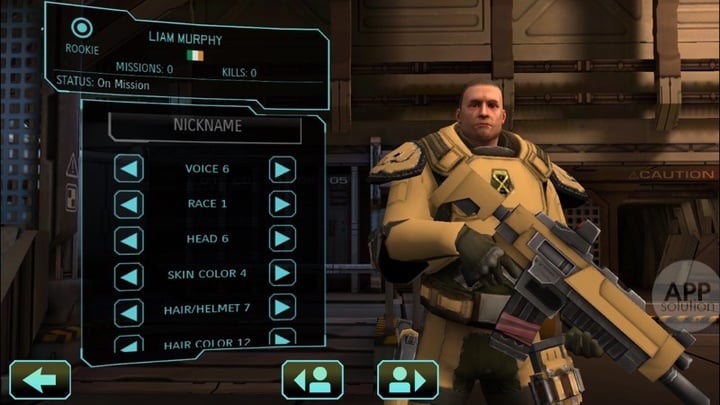The image size is (720, 405).
Task: Choose the next Skin Color
Action: pyautogui.click(x=283, y=274)
